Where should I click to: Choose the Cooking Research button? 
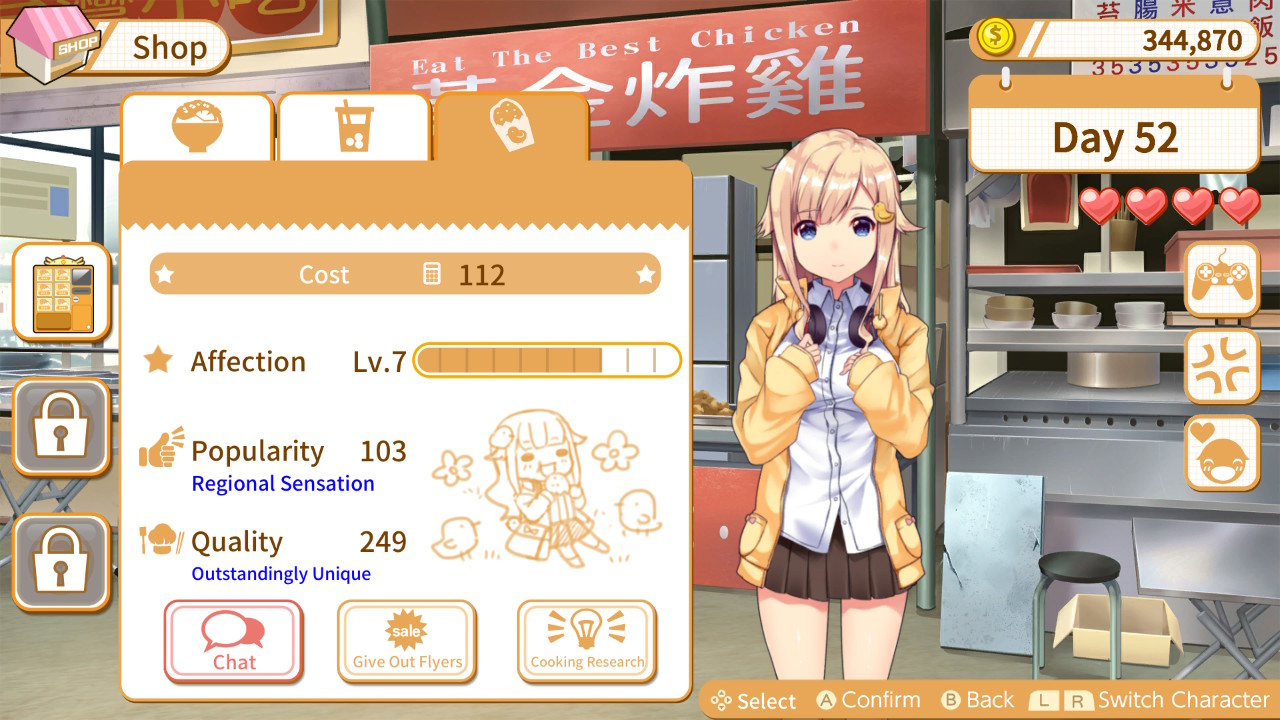(587, 641)
